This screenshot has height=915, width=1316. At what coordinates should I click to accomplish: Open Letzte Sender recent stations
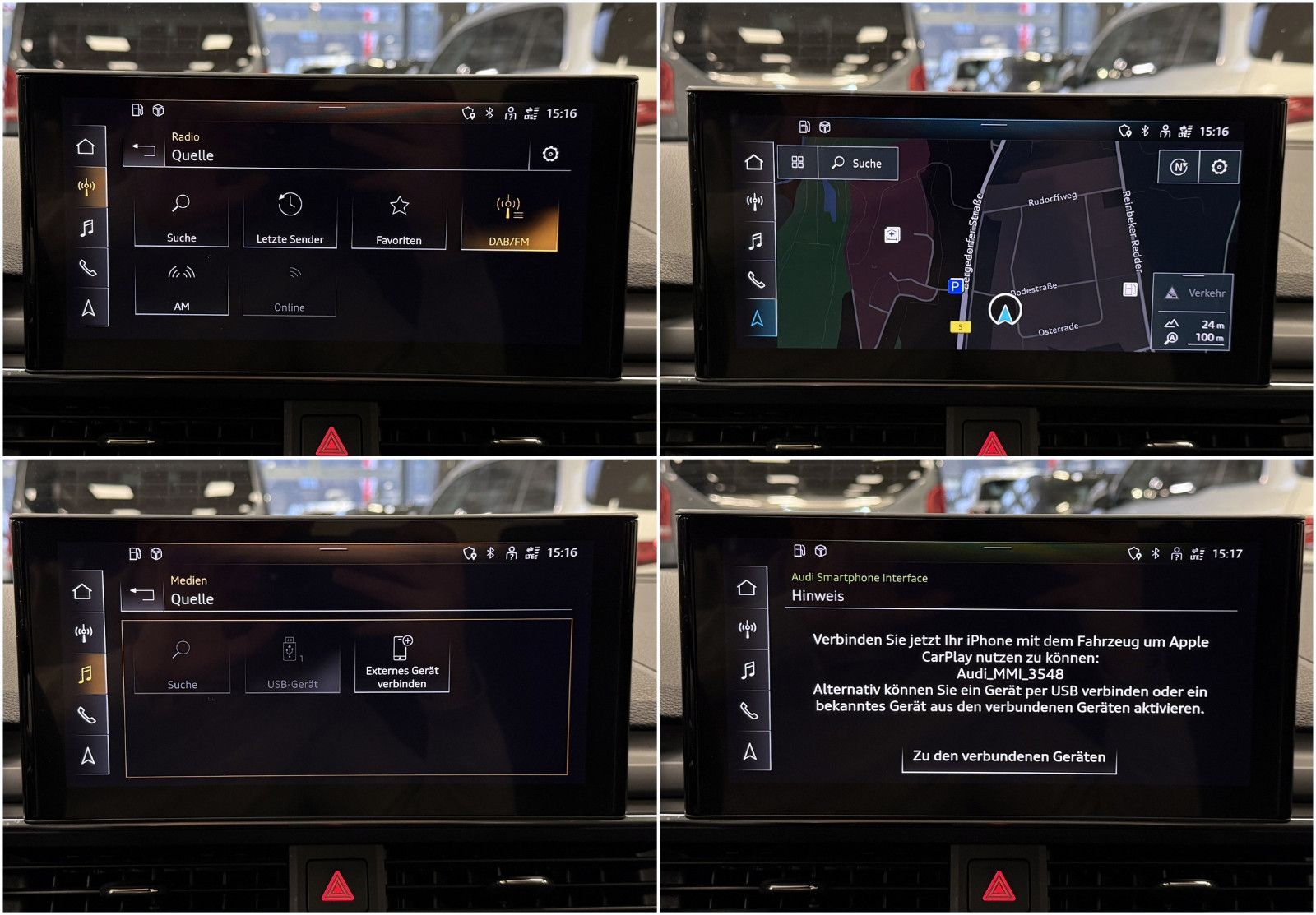click(x=290, y=219)
